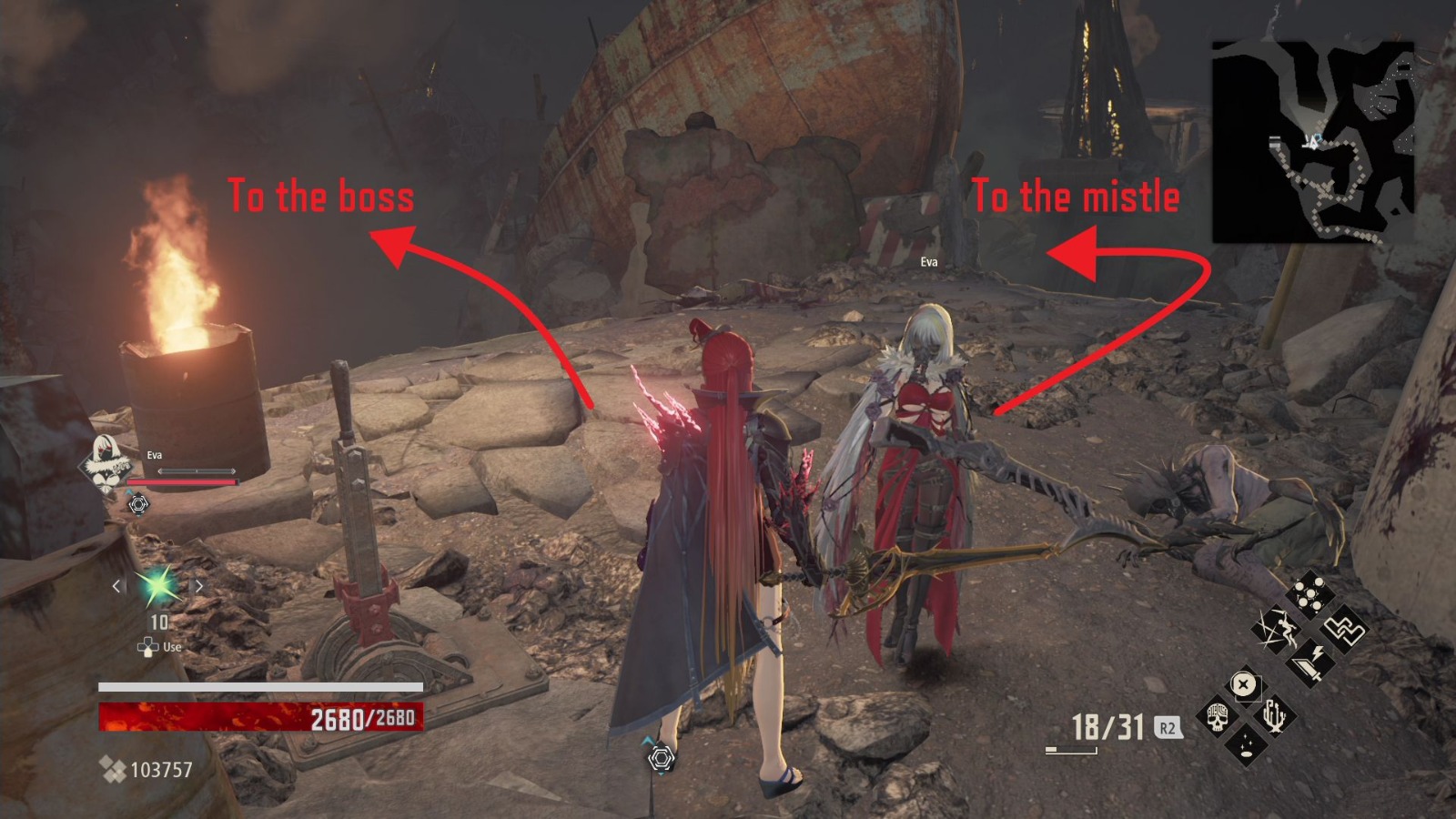Viewport: 1456px width, 819px height.
Task: Activate the sword-with-lightning gift icon
Action: (x=1310, y=662)
